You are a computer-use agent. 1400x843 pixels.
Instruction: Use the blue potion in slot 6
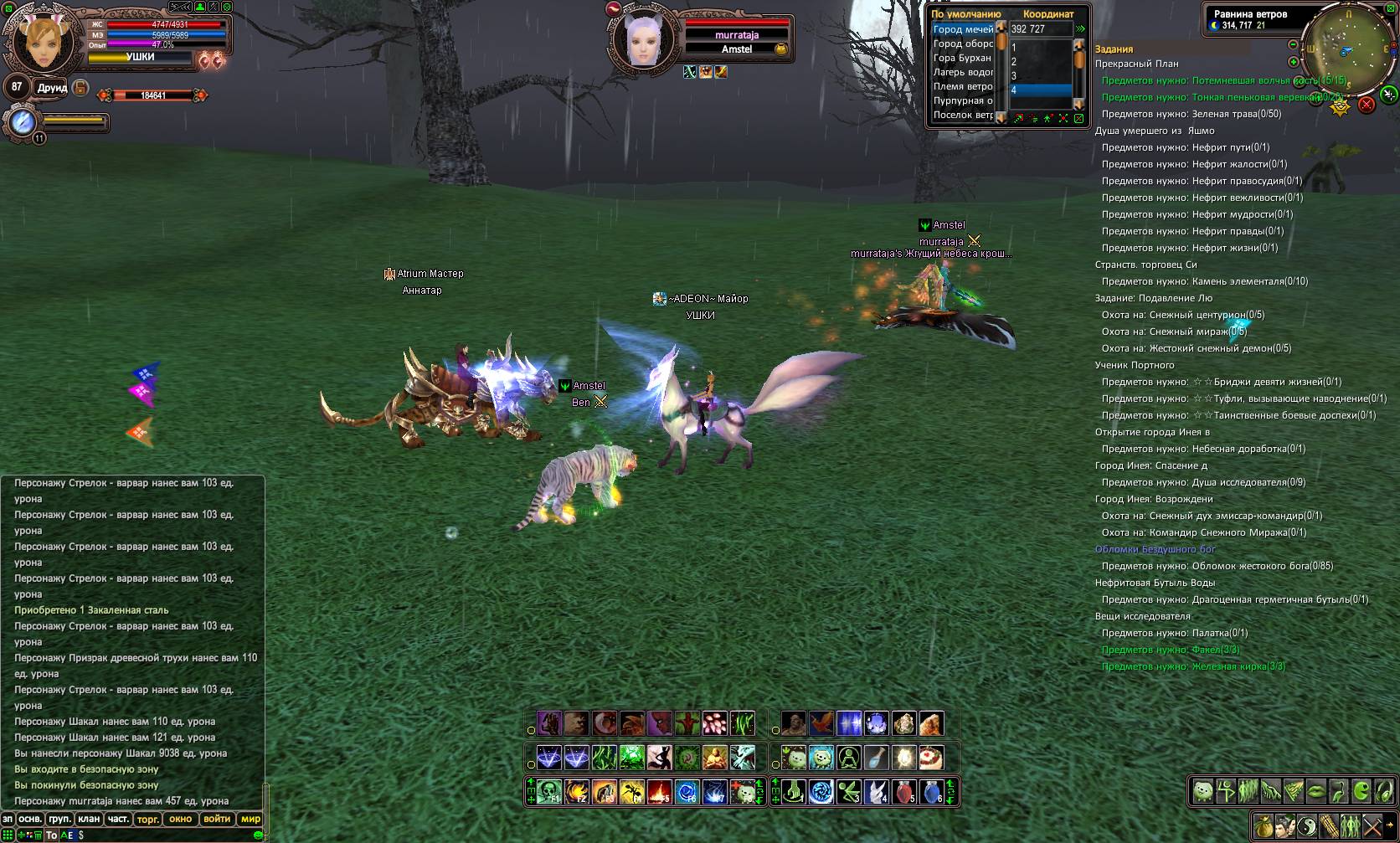tap(932, 792)
